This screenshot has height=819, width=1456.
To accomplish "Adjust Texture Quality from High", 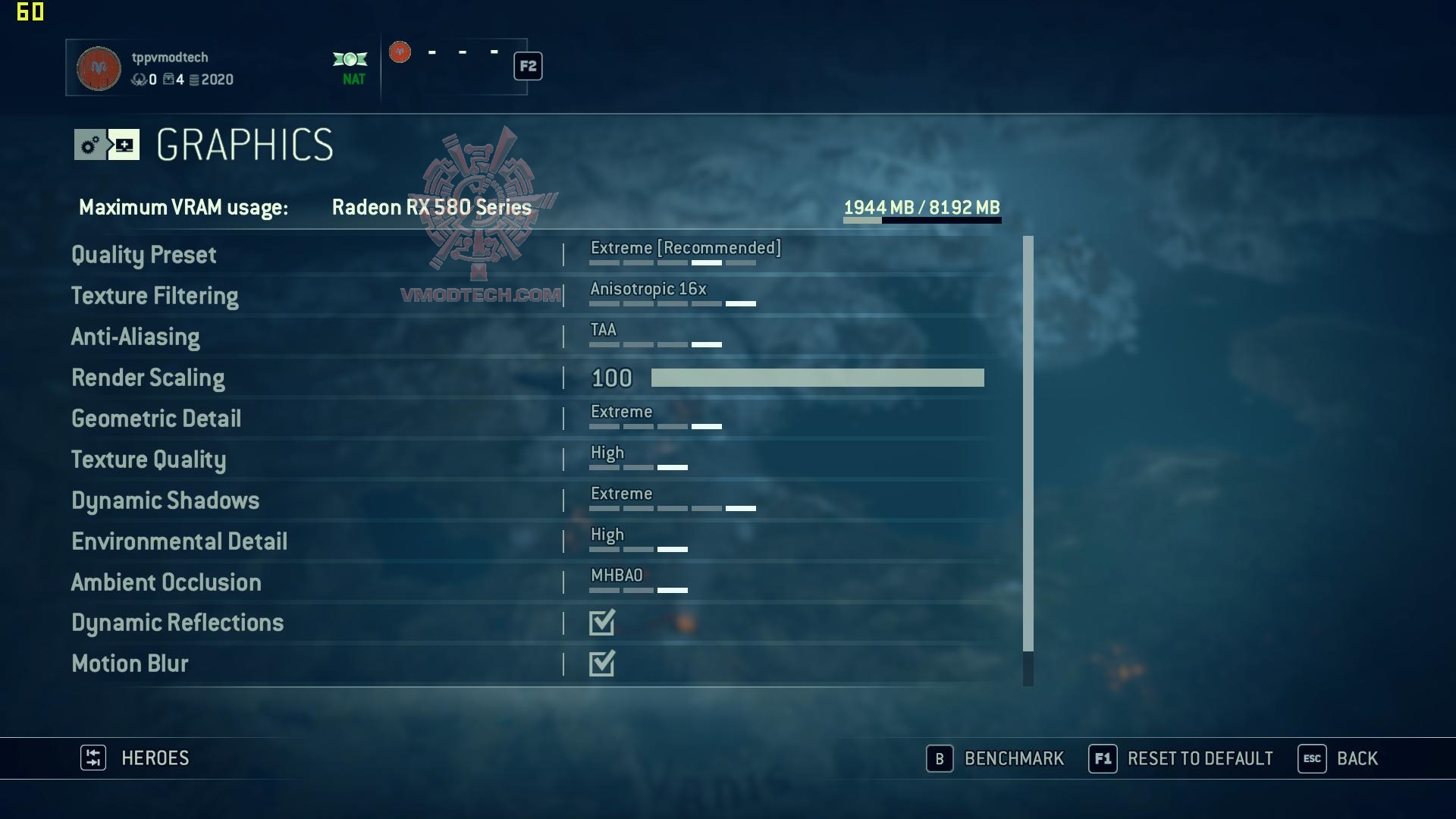I will 639,460.
